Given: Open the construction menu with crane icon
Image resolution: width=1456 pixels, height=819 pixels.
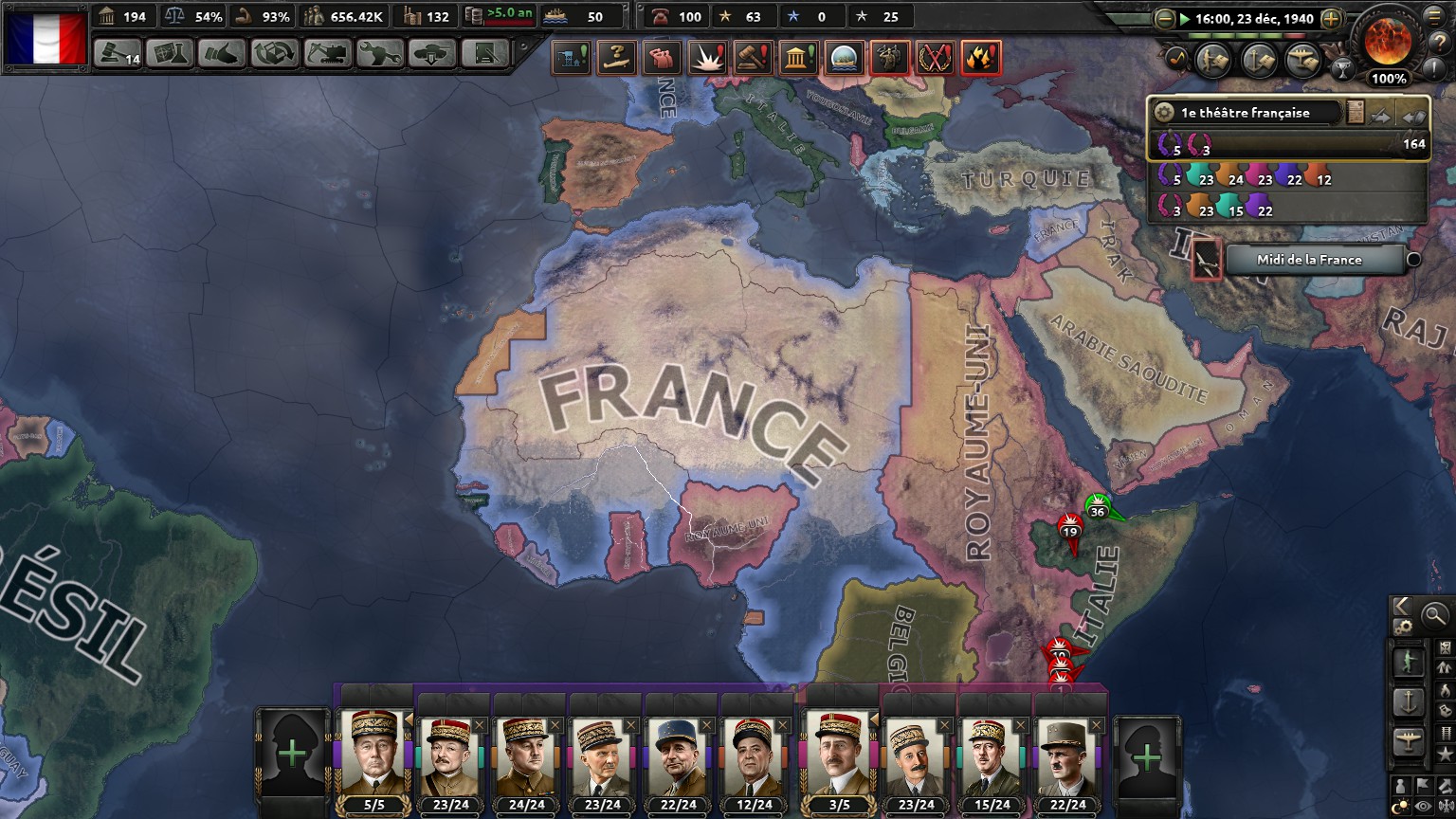Looking at the screenshot, I should [327, 53].
